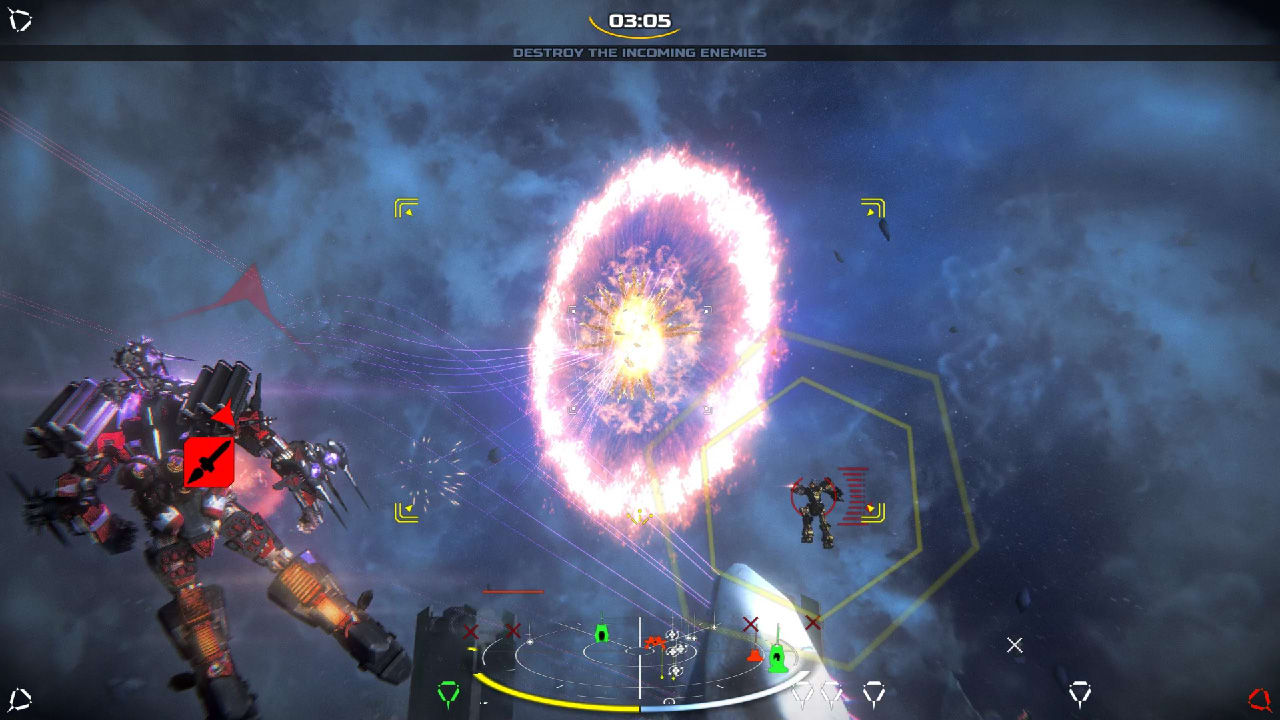Click the green allied ship icon on the radar
Image resolution: width=1280 pixels, height=720 pixels.
tap(602, 633)
